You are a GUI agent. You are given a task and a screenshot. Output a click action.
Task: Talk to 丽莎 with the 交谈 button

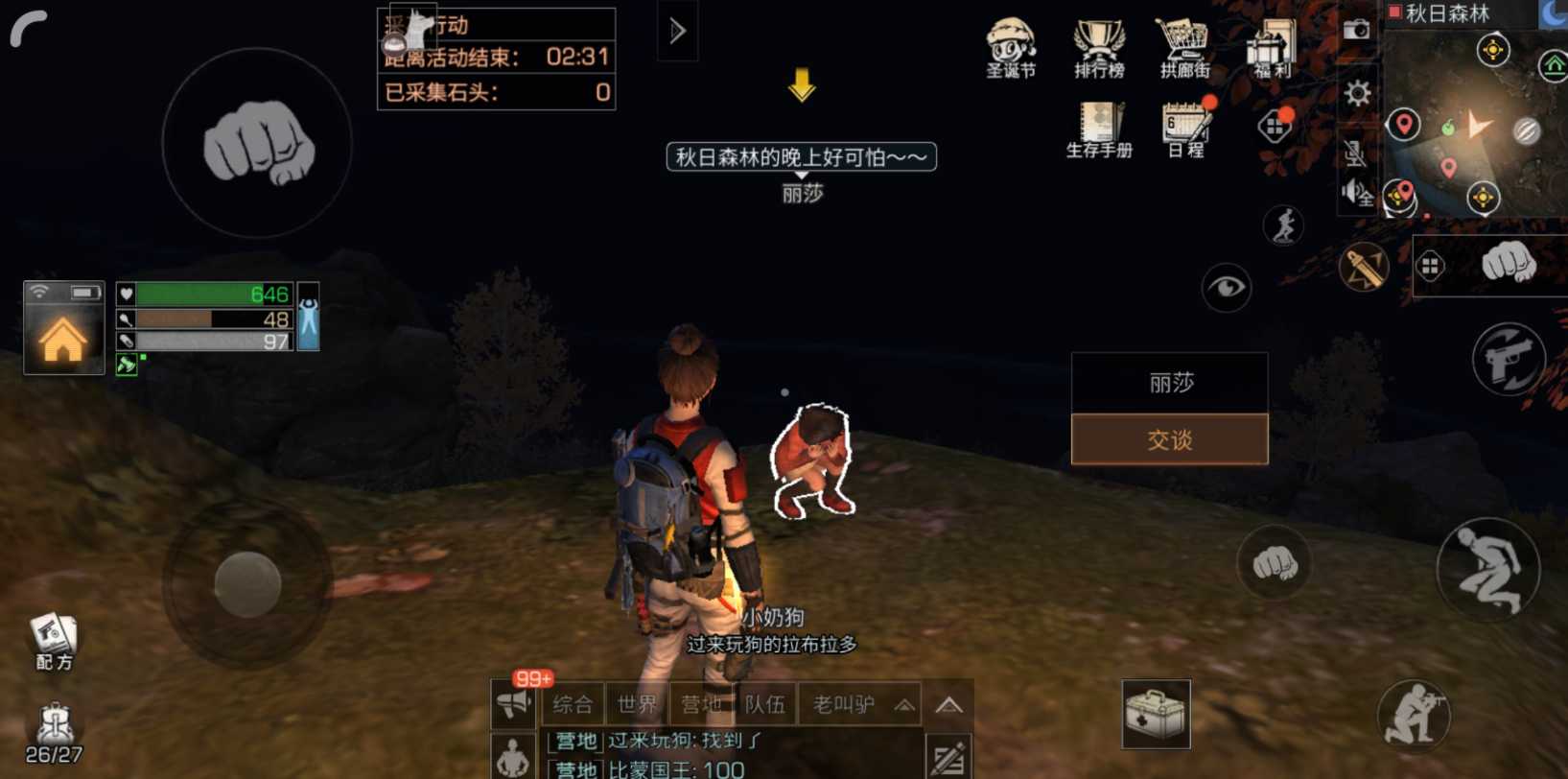coord(1169,439)
